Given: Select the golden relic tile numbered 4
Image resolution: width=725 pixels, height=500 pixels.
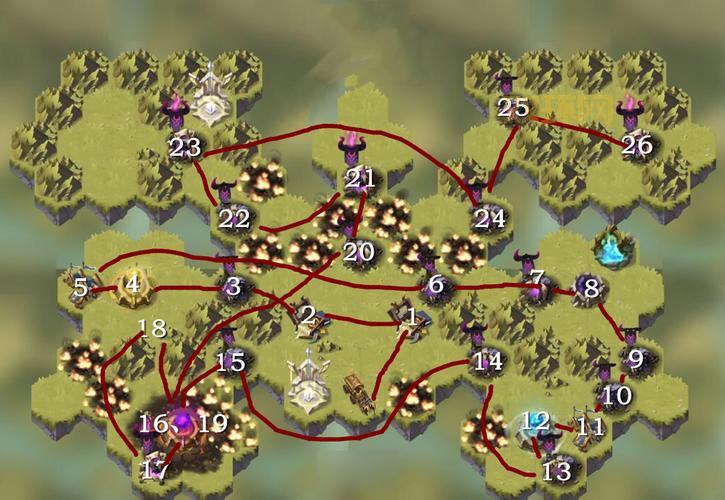Looking at the screenshot, I should click(131, 285).
